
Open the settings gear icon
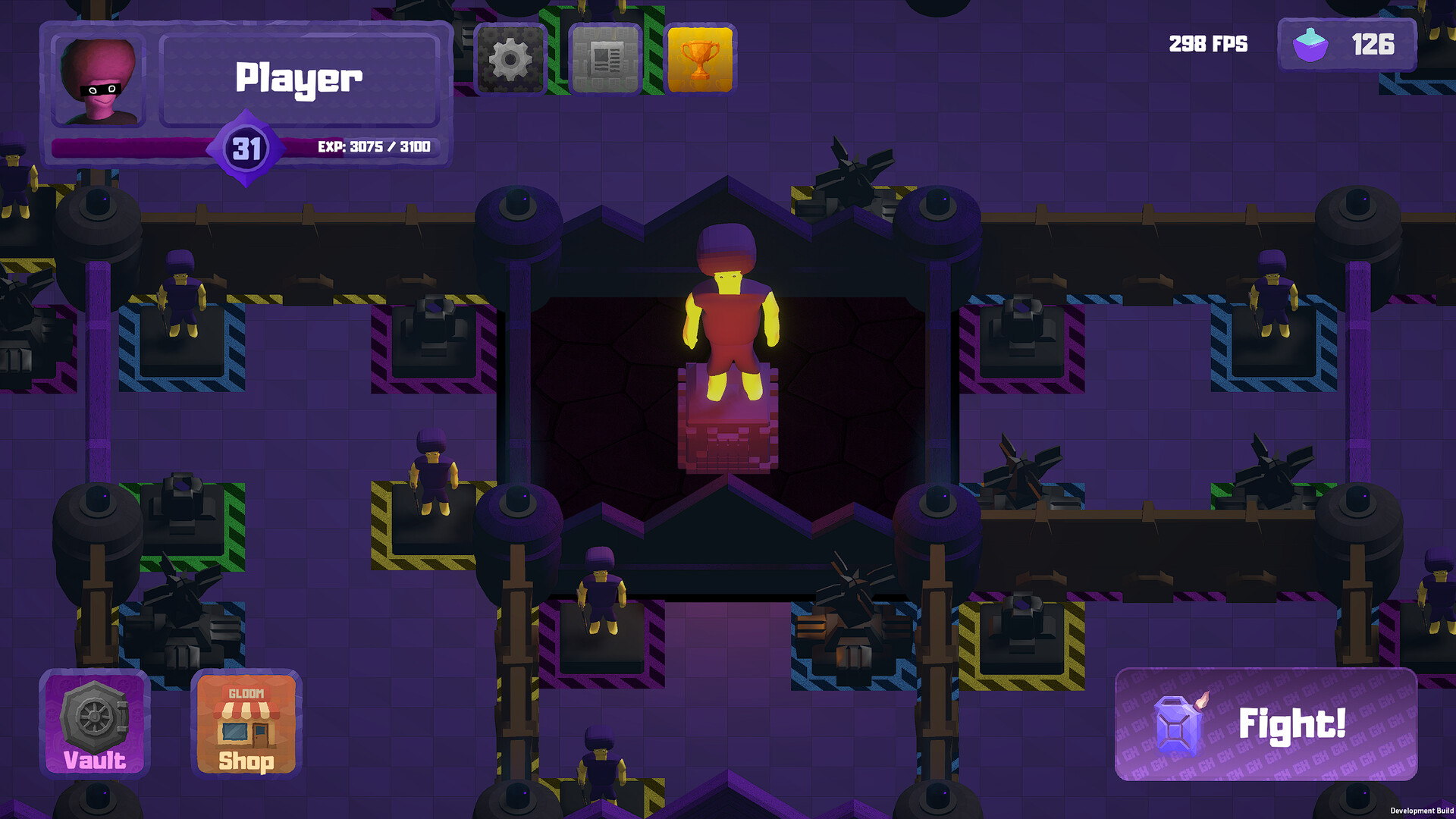pos(510,59)
